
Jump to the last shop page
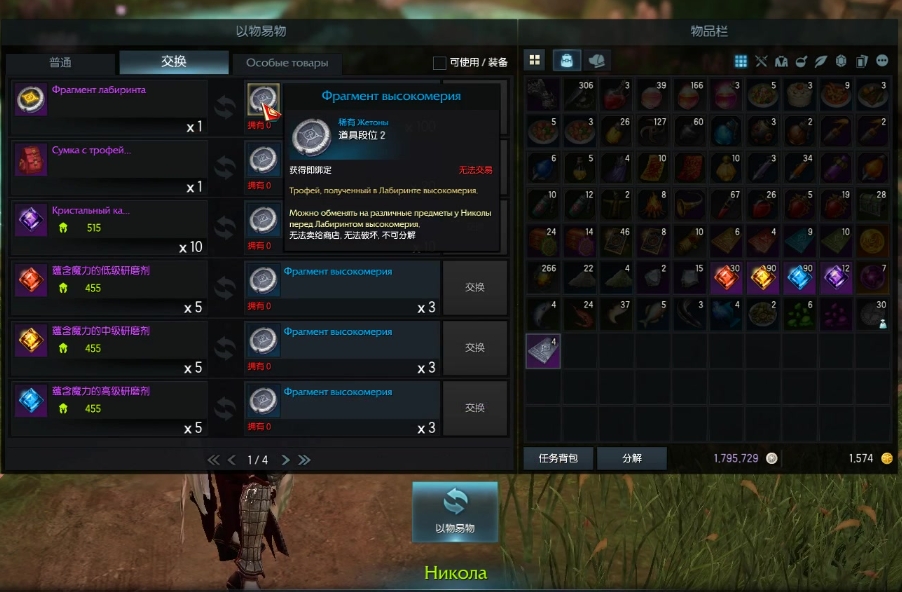(x=304, y=460)
